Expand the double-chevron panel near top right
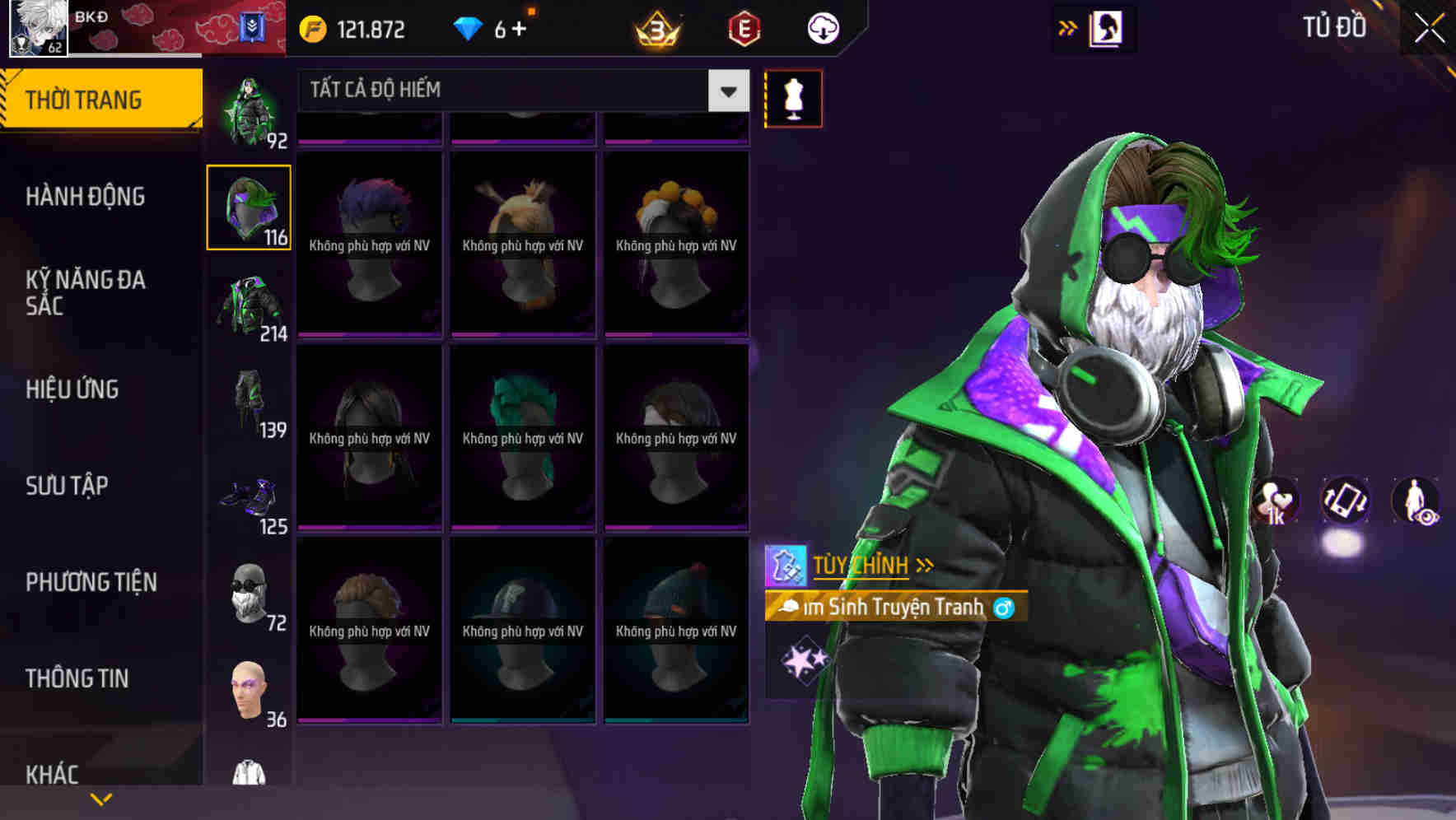 click(1068, 26)
